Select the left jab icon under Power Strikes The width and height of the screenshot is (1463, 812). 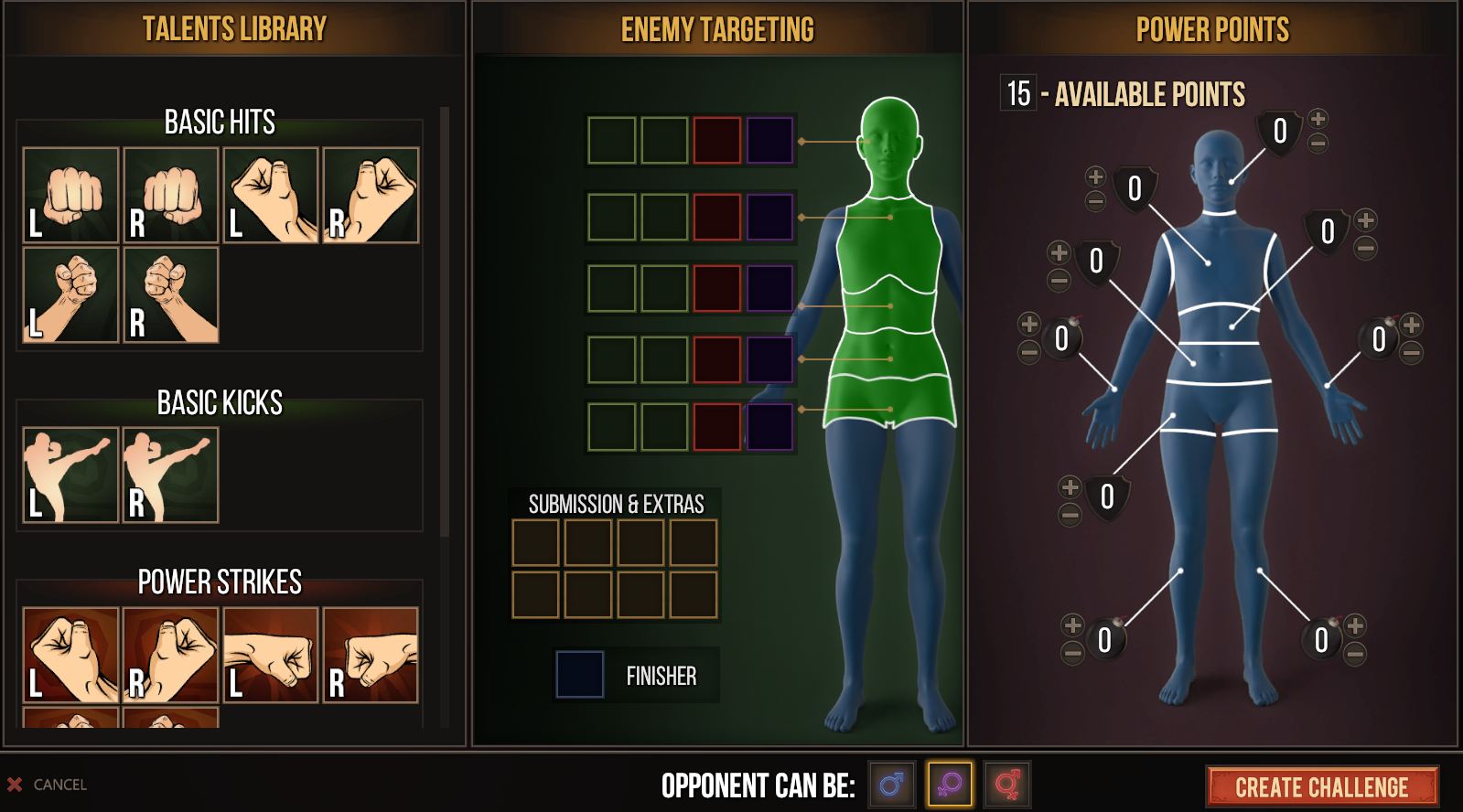tap(272, 654)
